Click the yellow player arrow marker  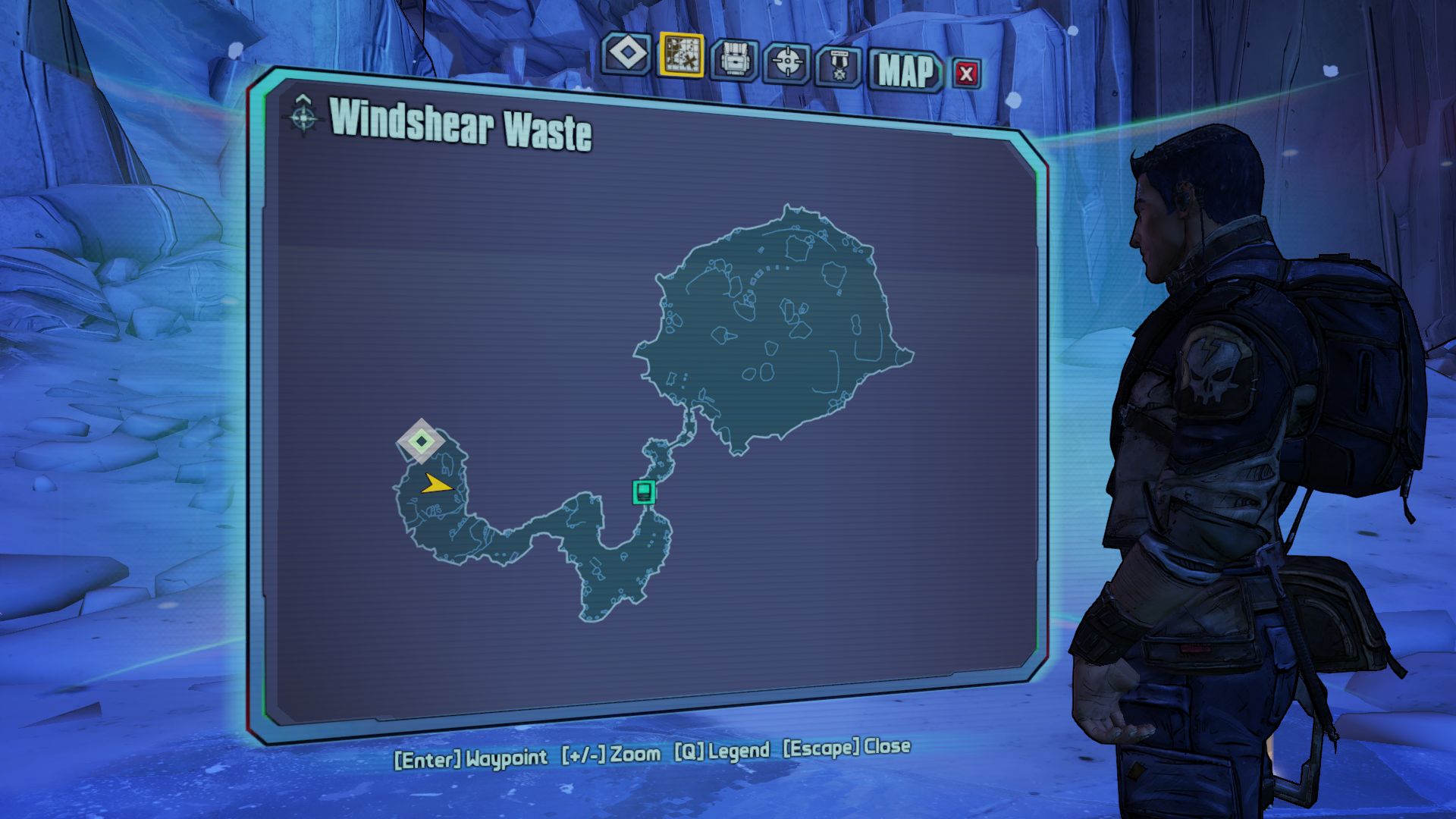point(436,484)
